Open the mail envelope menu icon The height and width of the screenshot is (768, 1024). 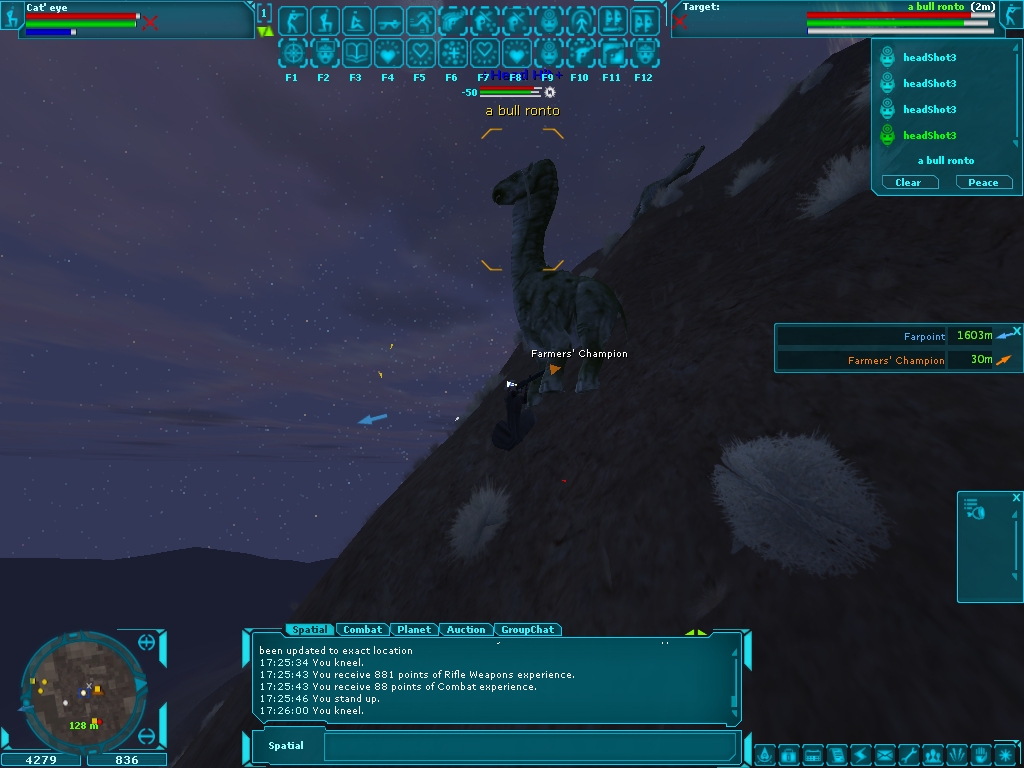(x=885, y=754)
